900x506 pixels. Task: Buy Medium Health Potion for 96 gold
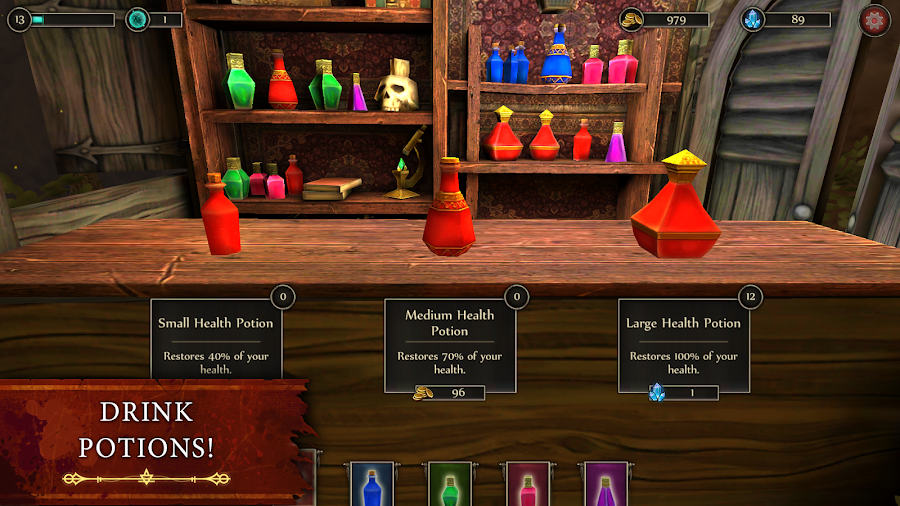[449, 393]
